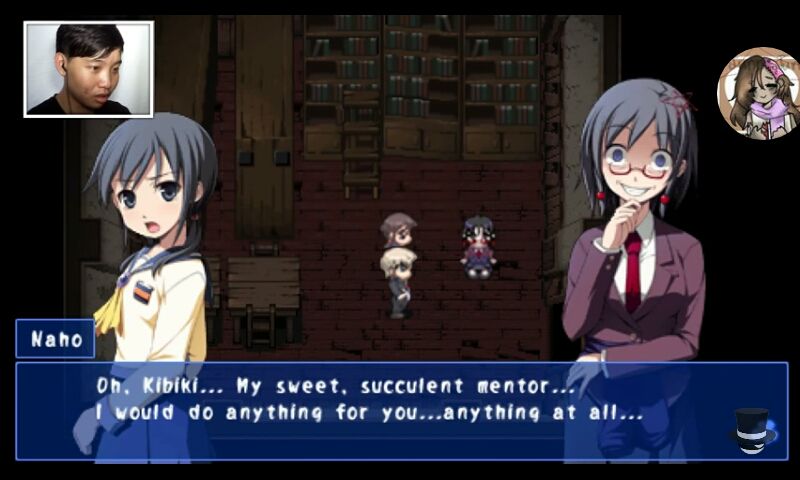The image size is (800, 480).
Task: Click the round anime avatar overlay
Action: (x=758, y=93)
